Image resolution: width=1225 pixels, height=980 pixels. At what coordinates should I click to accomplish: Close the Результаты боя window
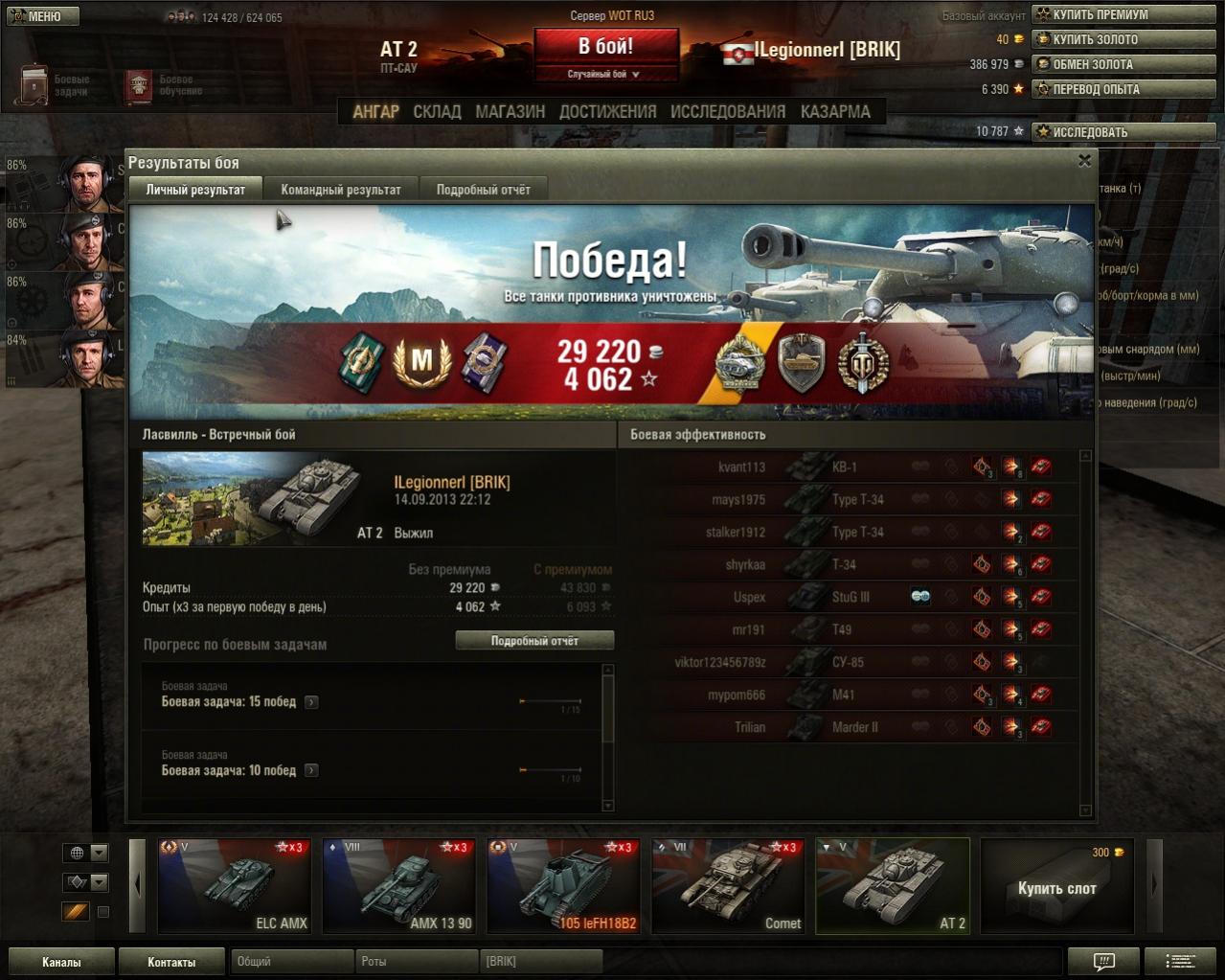1084,161
